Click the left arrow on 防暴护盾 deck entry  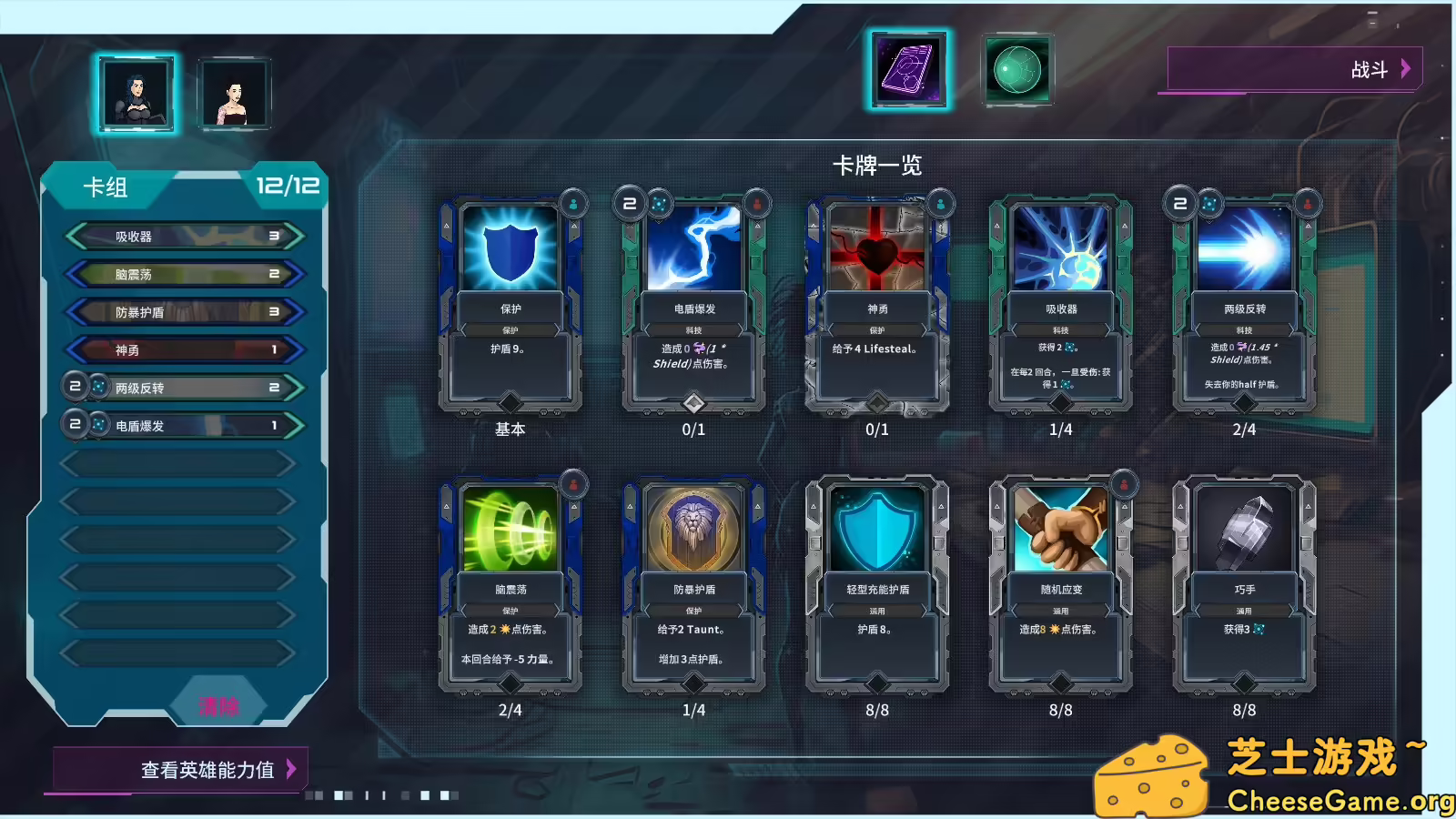coord(76,312)
